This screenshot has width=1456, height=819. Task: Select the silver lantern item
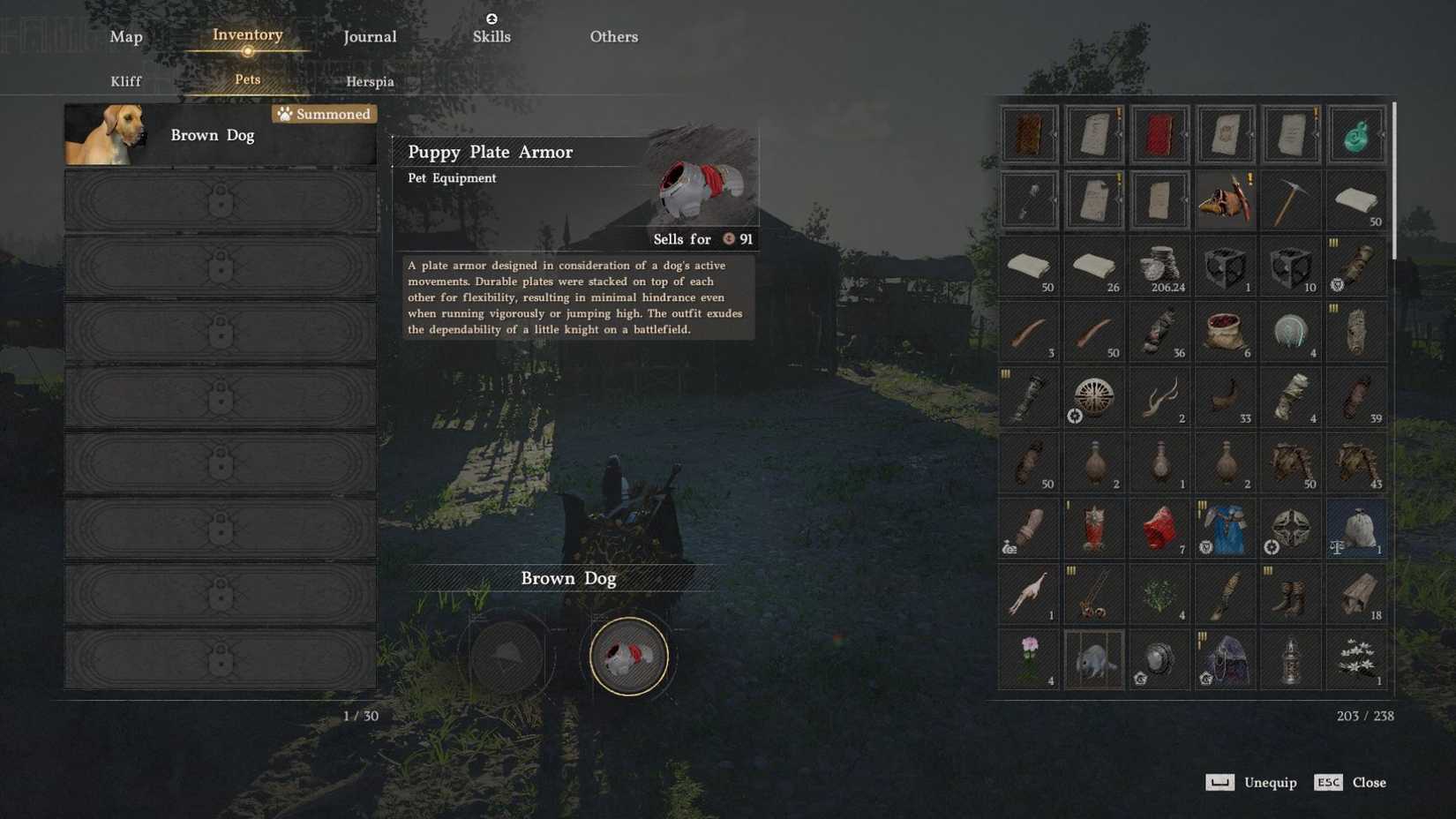click(1291, 659)
